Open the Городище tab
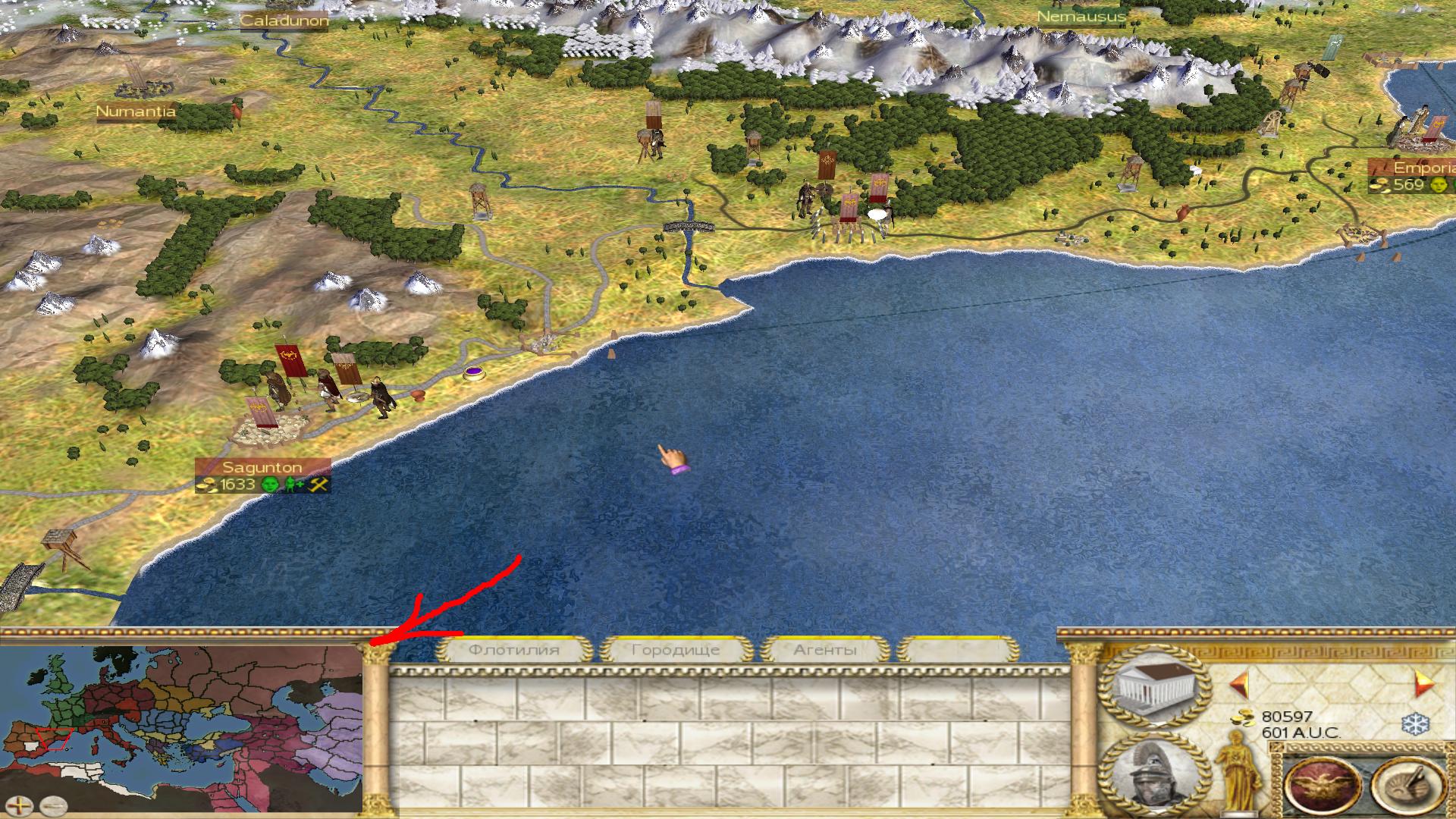The height and width of the screenshot is (819, 1456). tap(675, 650)
